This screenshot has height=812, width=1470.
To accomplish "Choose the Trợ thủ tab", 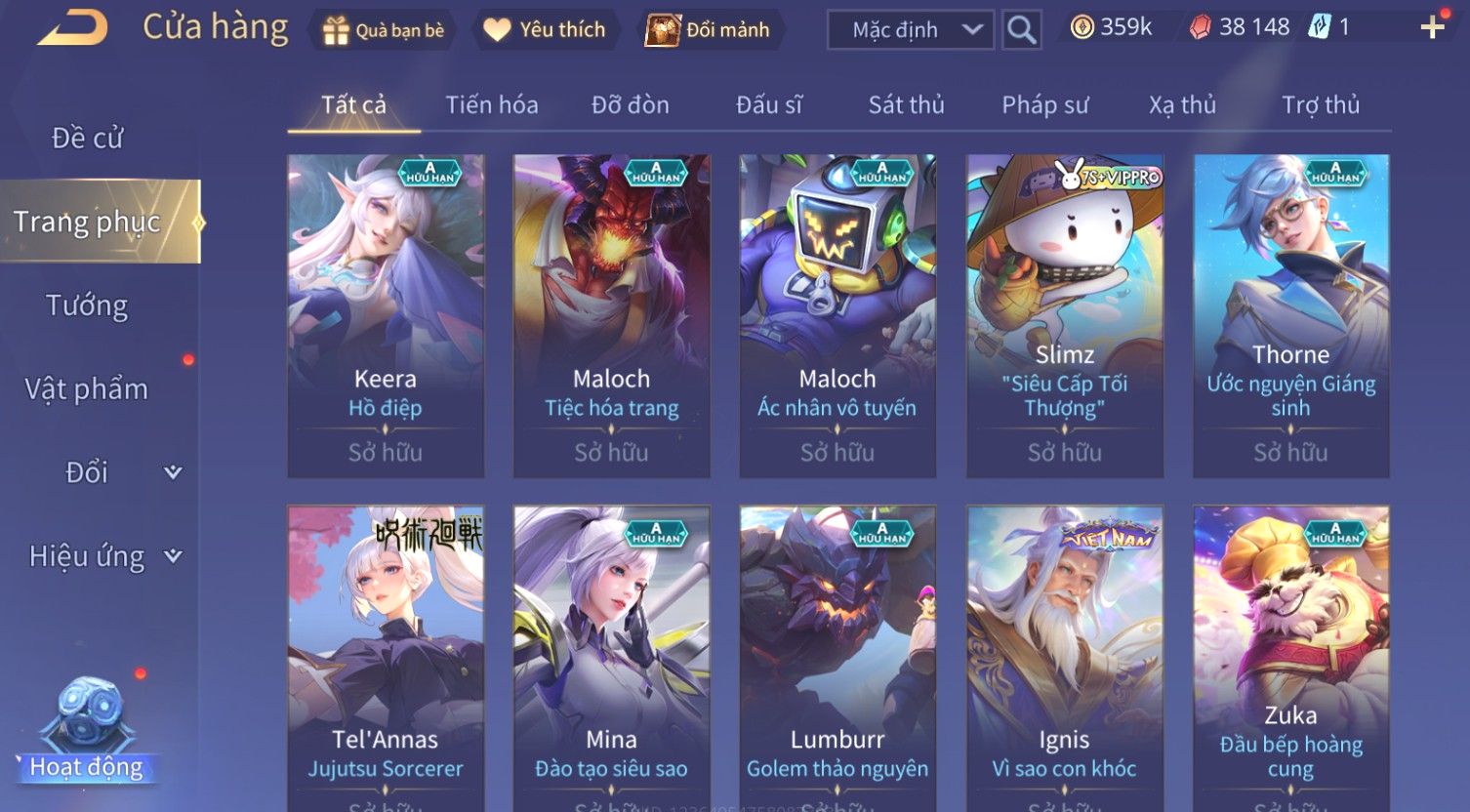I will [1320, 105].
